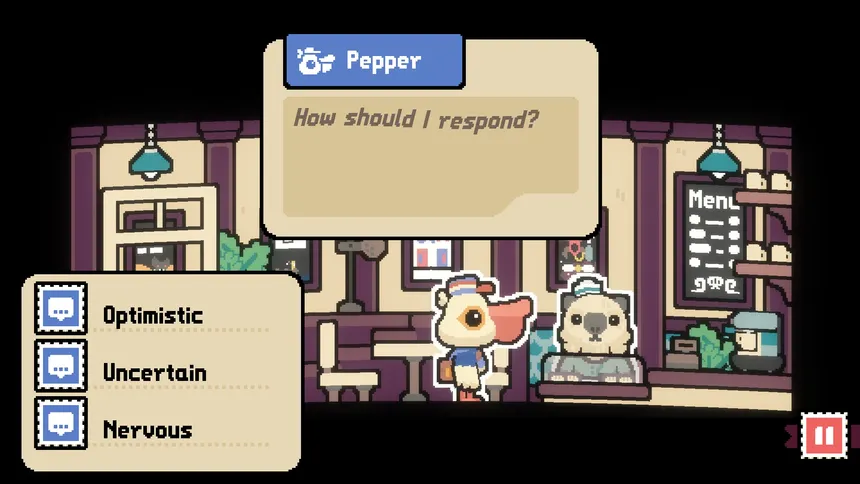Pick the Nervous response
This screenshot has height=484, width=860.
coord(147,430)
